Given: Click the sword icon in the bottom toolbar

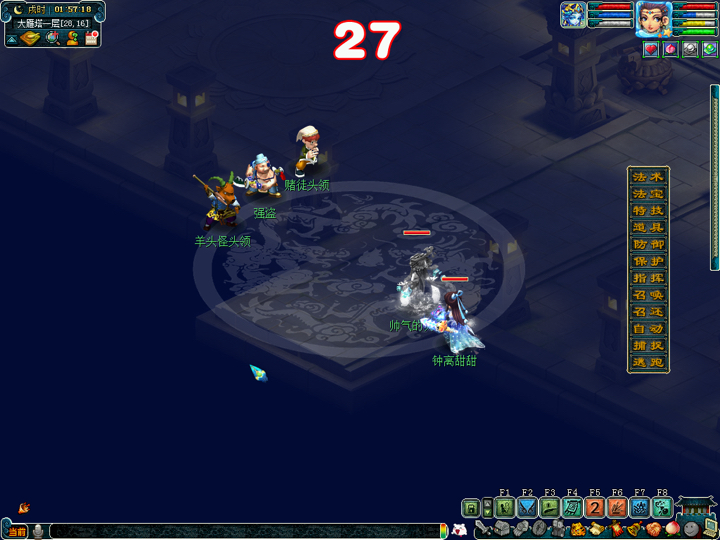Looking at the screenshot, I should coord(483,528).
